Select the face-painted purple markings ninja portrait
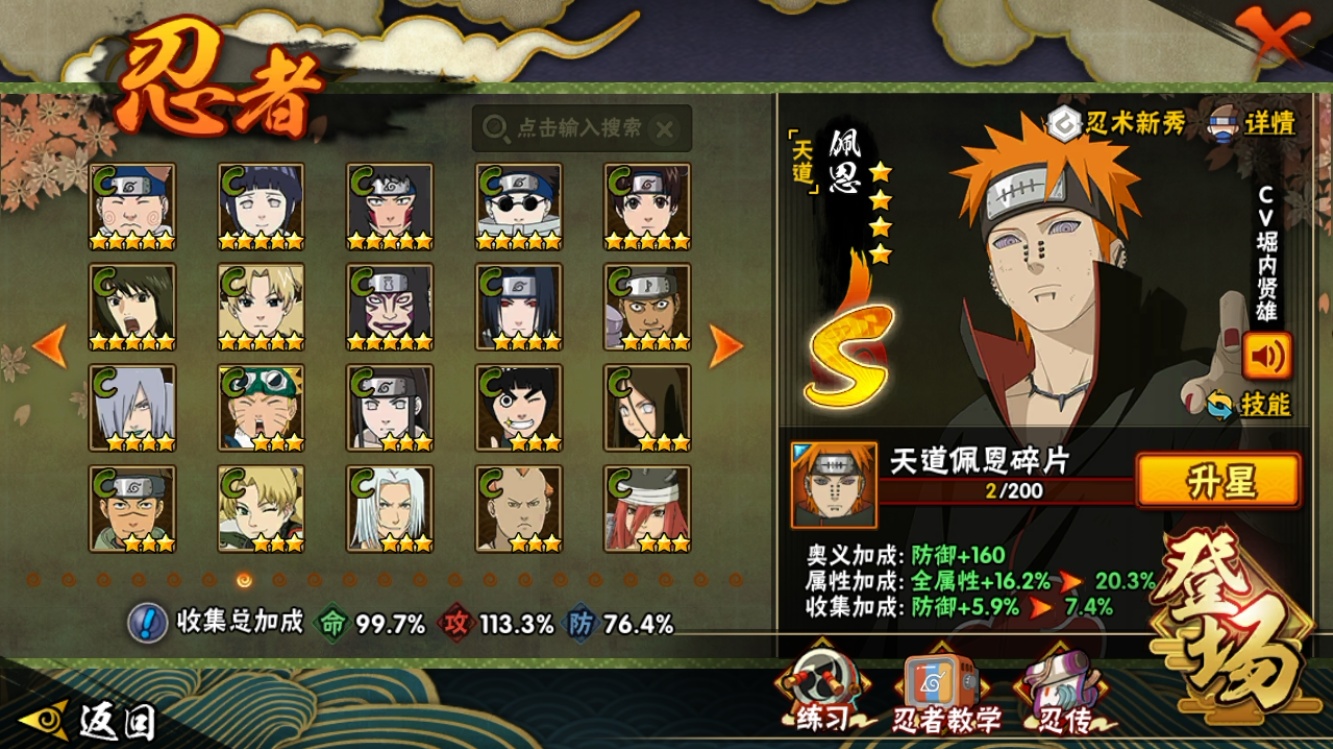 tap(390, 306)
